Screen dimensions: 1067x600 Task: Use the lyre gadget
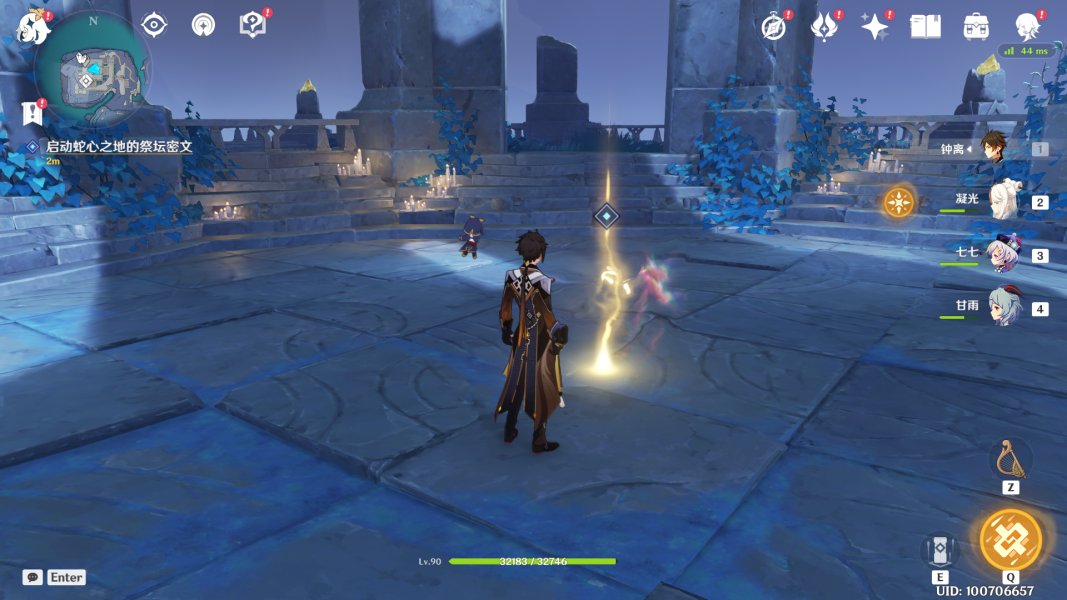tap(1010, 459)
